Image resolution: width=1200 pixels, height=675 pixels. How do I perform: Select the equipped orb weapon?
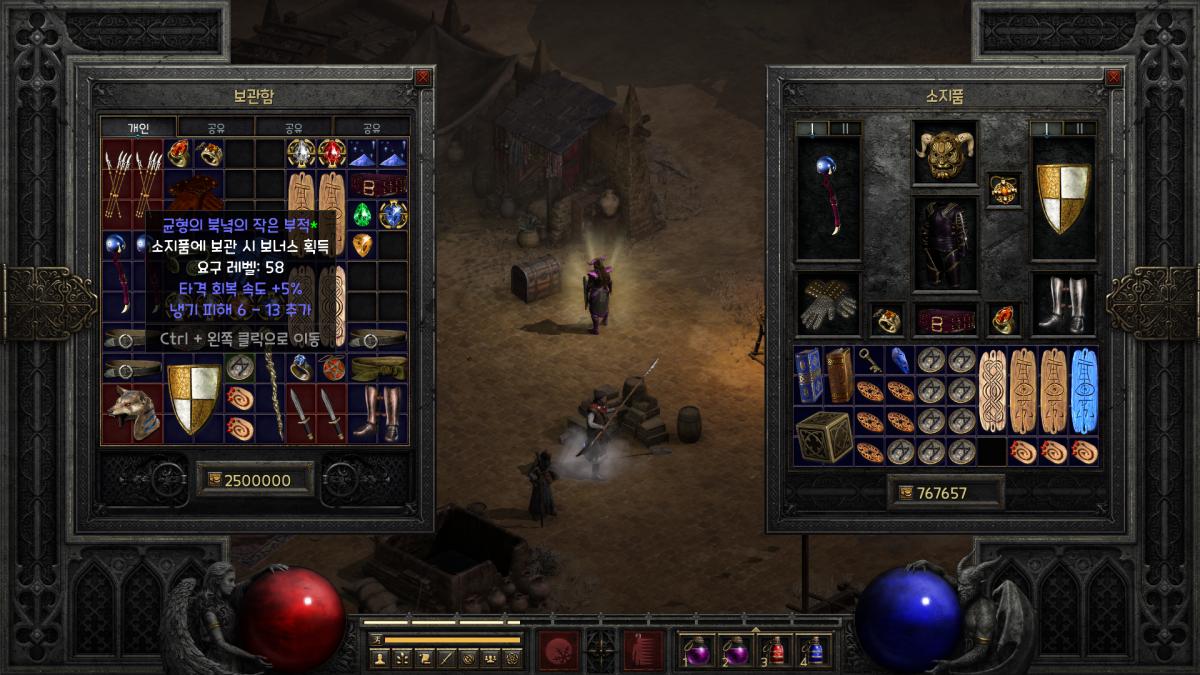(828, 197)
